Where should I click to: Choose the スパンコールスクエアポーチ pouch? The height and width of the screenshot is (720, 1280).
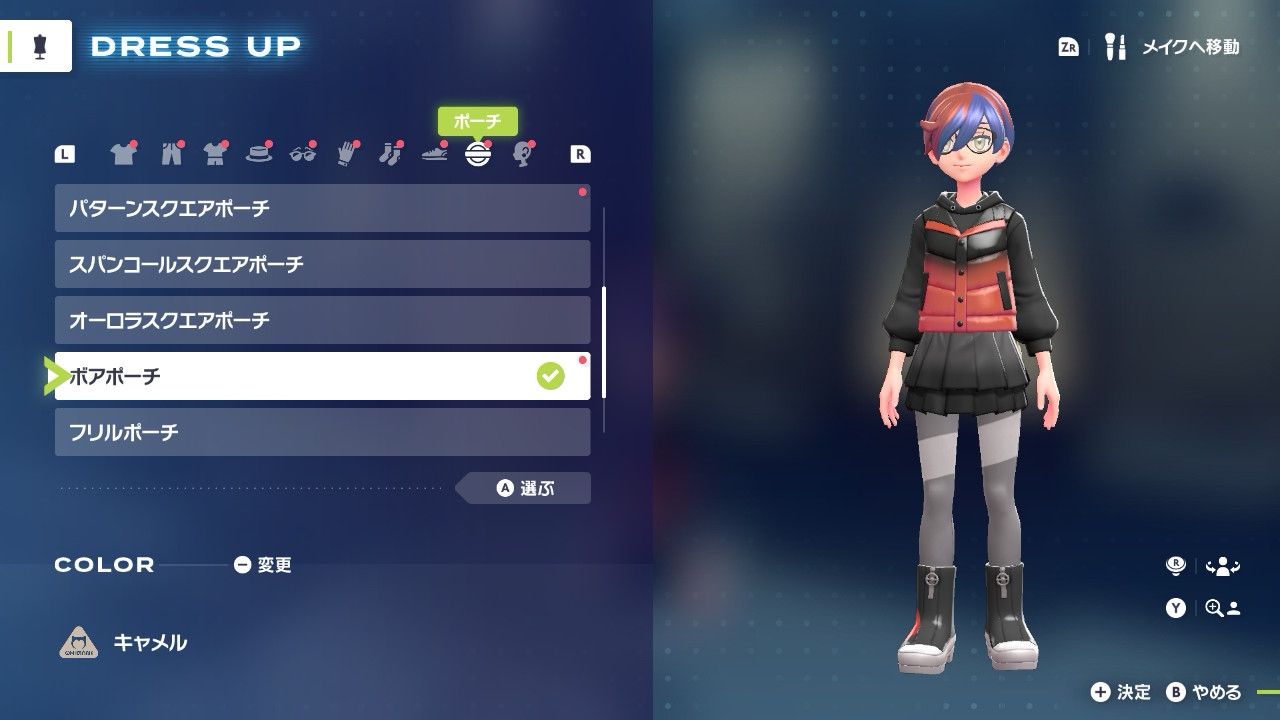322,264
